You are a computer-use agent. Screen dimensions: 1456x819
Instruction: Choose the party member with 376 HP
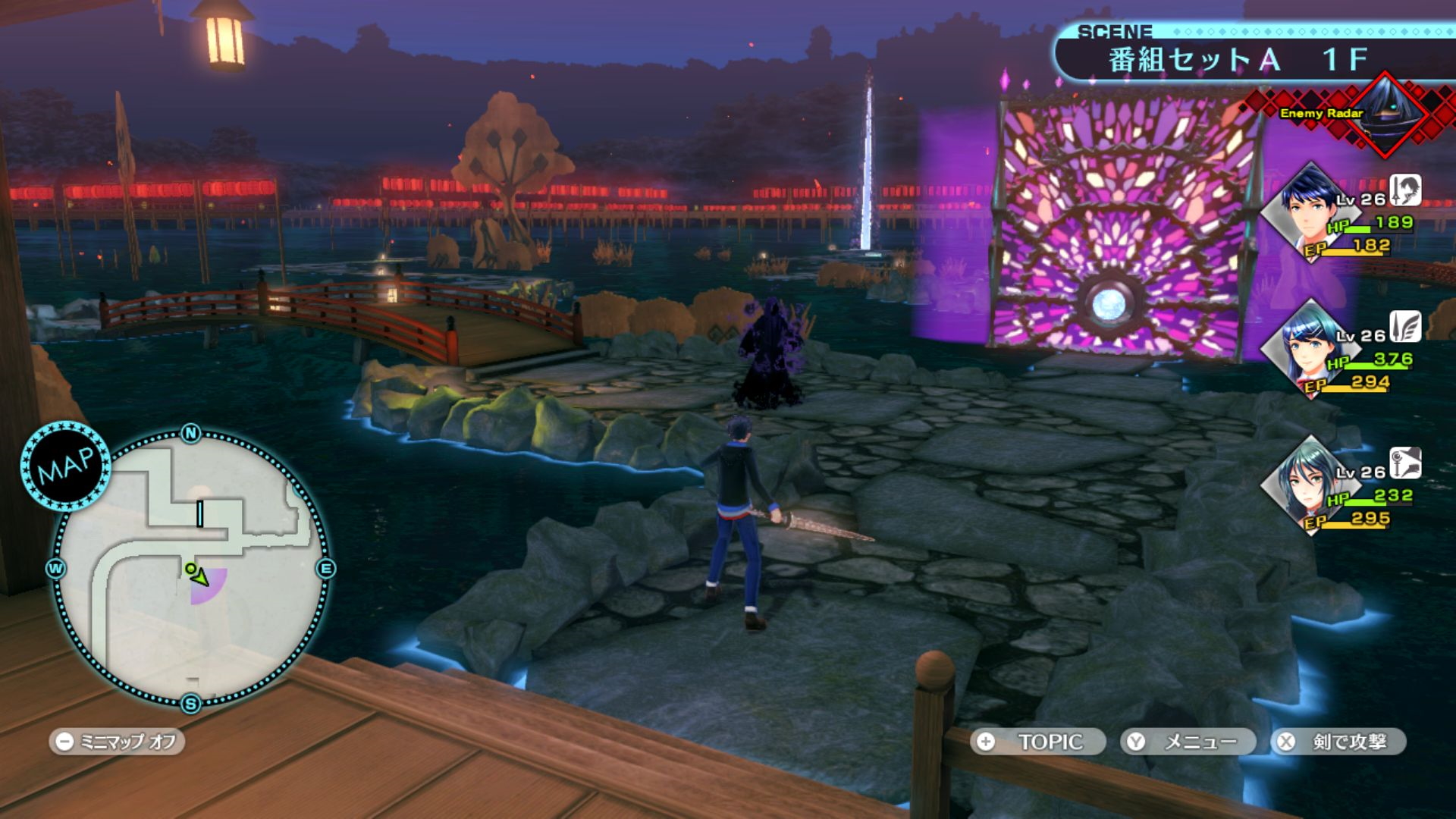[1310, 348]
